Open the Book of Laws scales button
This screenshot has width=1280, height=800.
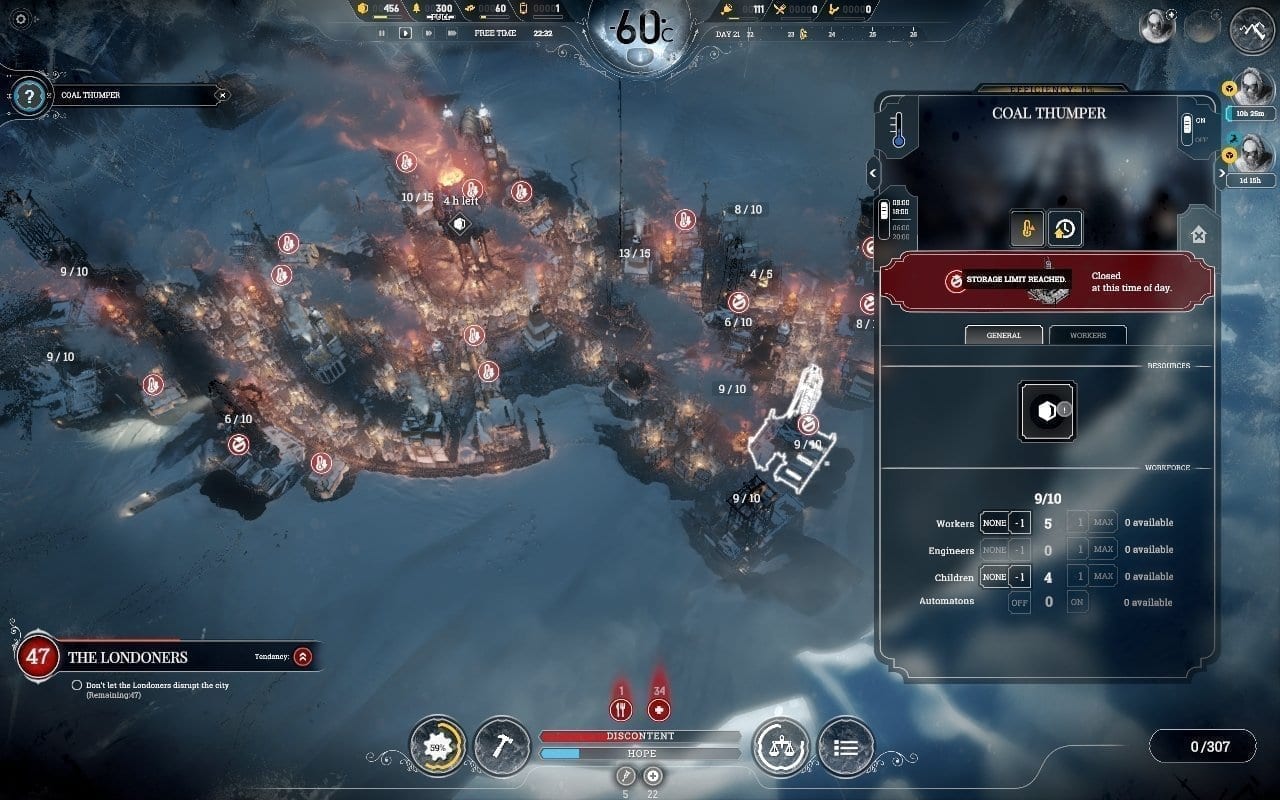781,746
